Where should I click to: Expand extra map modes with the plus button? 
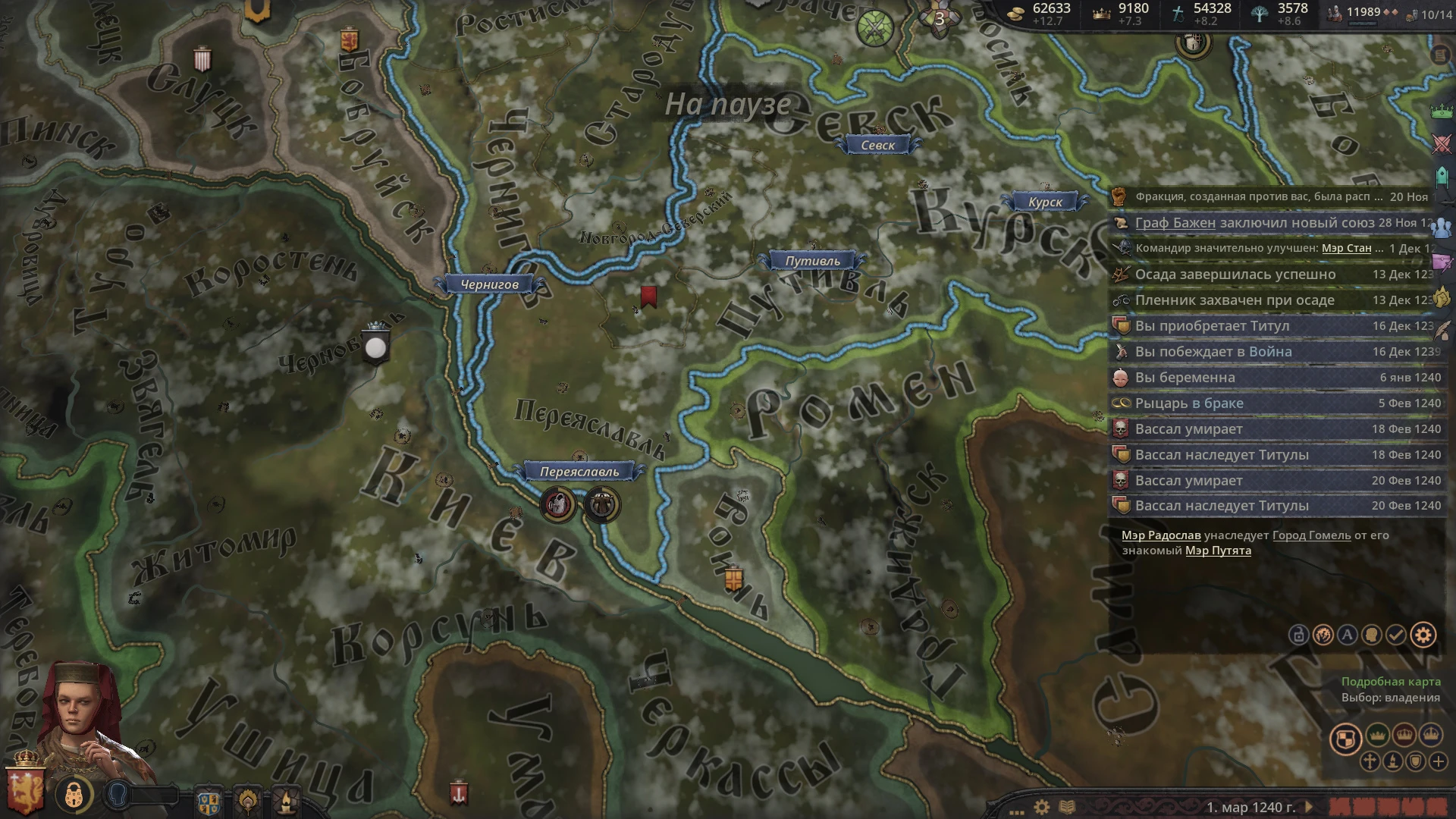point(1439,761)
